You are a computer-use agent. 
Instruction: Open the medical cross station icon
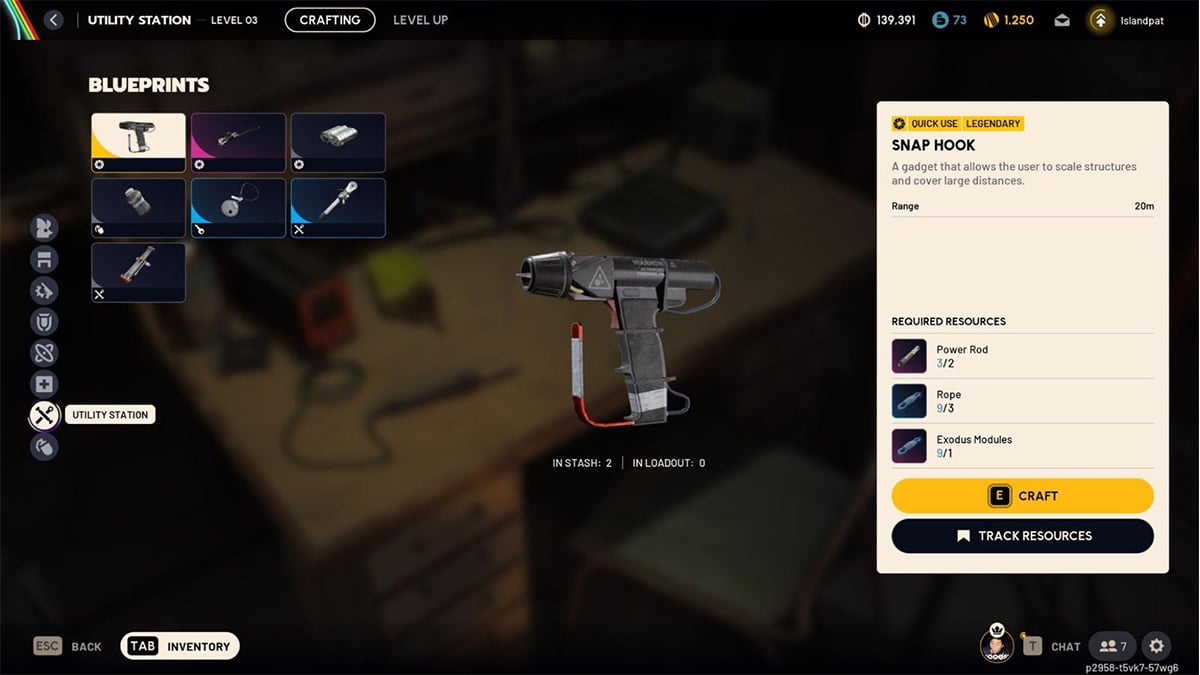pos(44,384)
